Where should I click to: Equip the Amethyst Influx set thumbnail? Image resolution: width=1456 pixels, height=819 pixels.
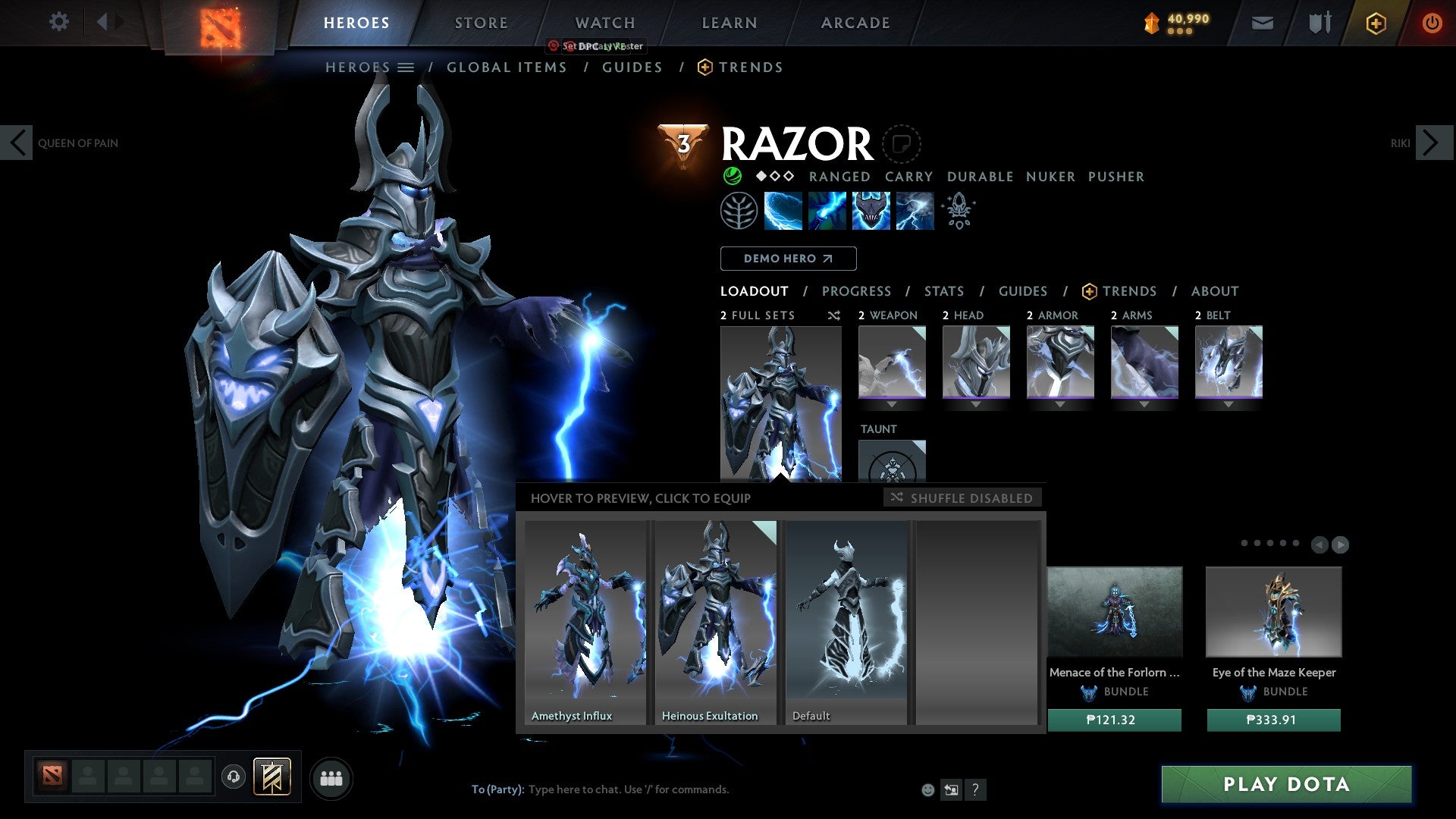pyautogui.click(x=585, y=614)
